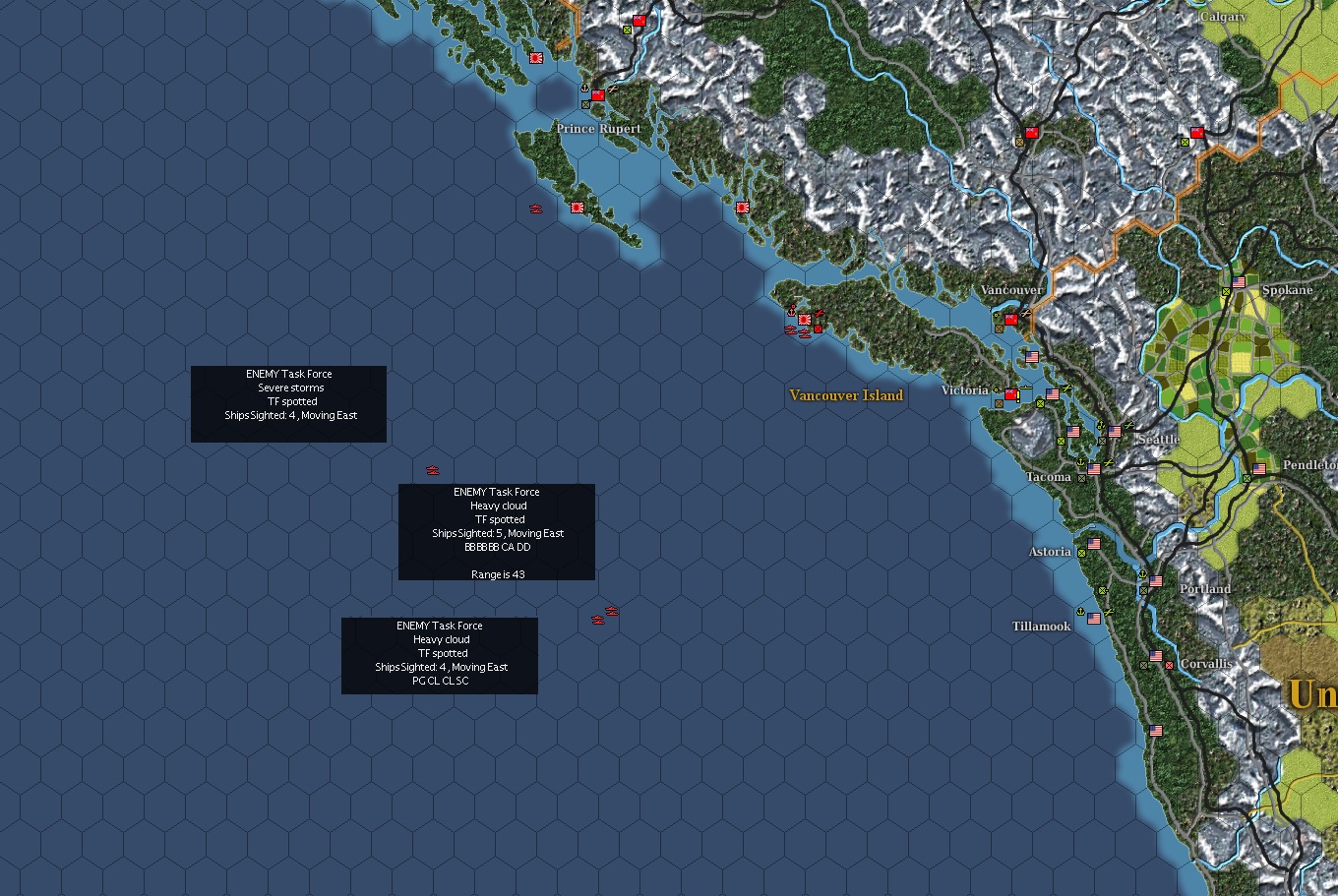Click the supply depot crate icon below the Victoria flag

point(999,403)
